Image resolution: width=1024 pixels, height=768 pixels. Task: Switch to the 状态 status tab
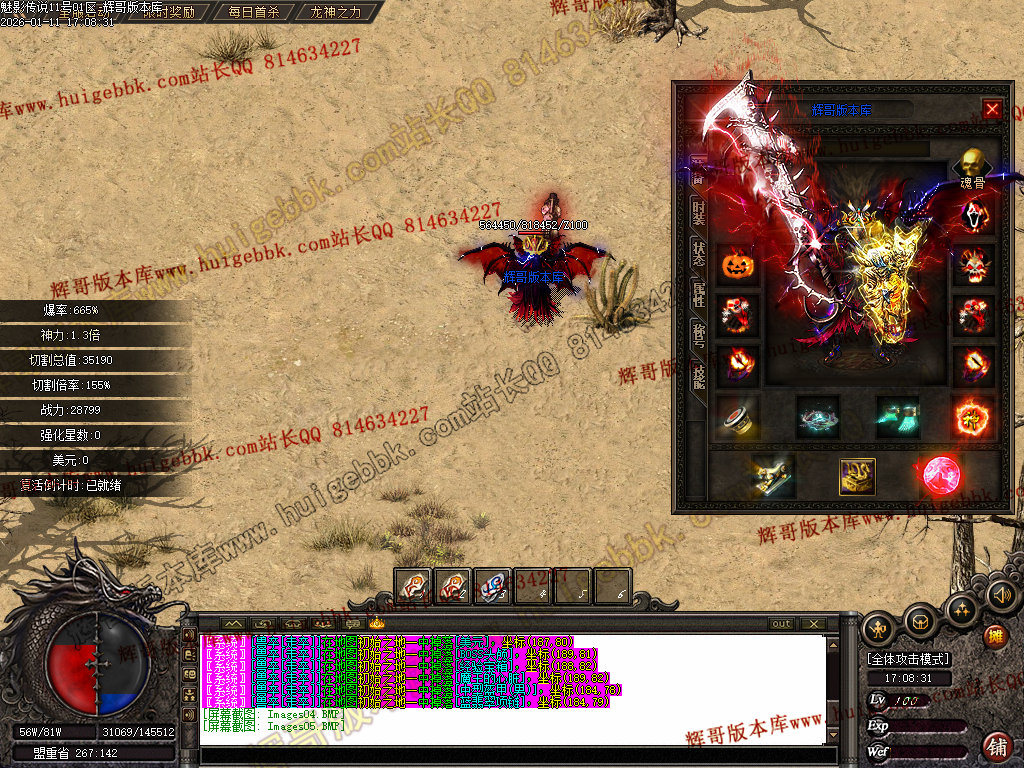tap(698, 254)
